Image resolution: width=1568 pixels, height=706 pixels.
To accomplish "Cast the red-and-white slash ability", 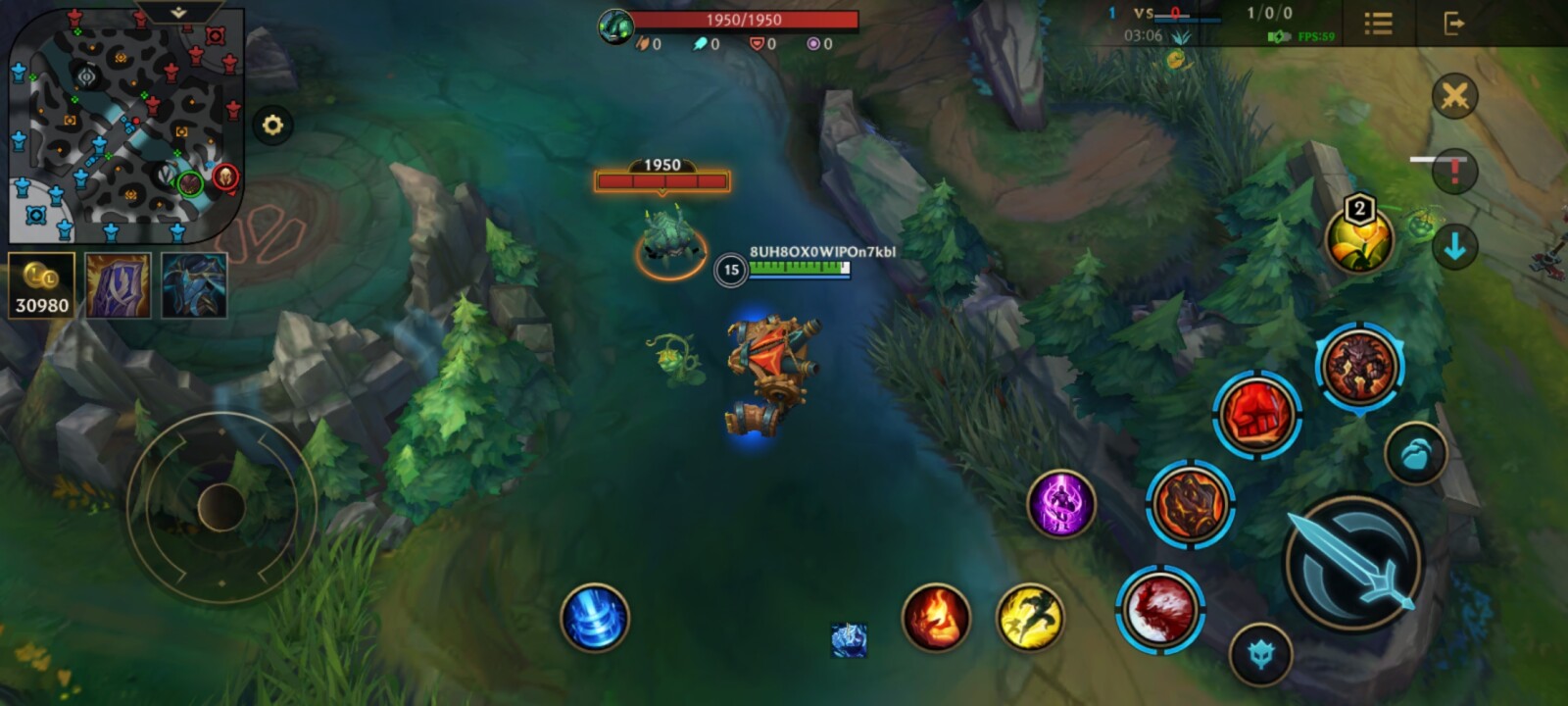I will click(1159, 609).
